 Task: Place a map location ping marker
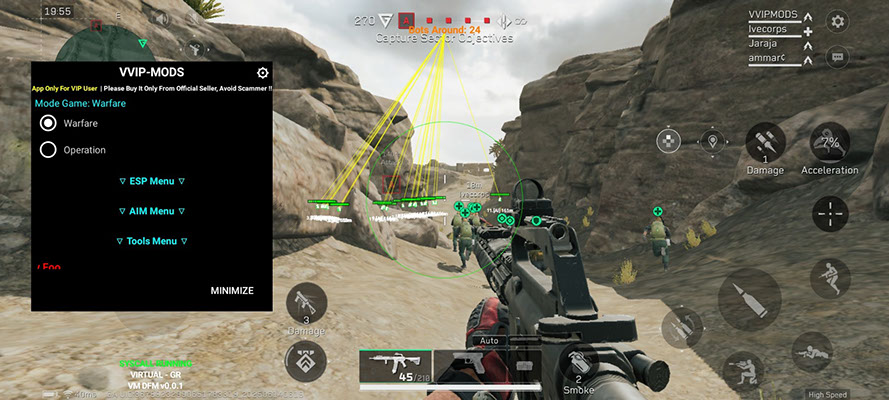coord(713,142)
